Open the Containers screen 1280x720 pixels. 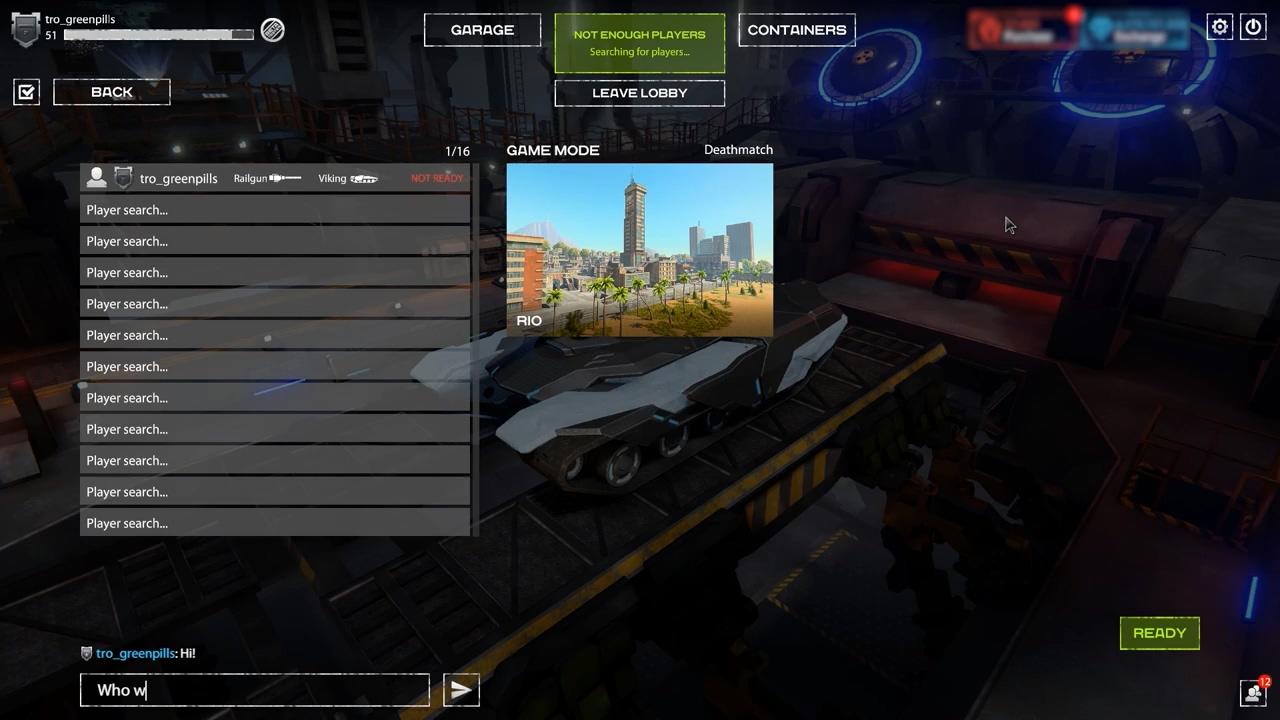click(797, 30)
